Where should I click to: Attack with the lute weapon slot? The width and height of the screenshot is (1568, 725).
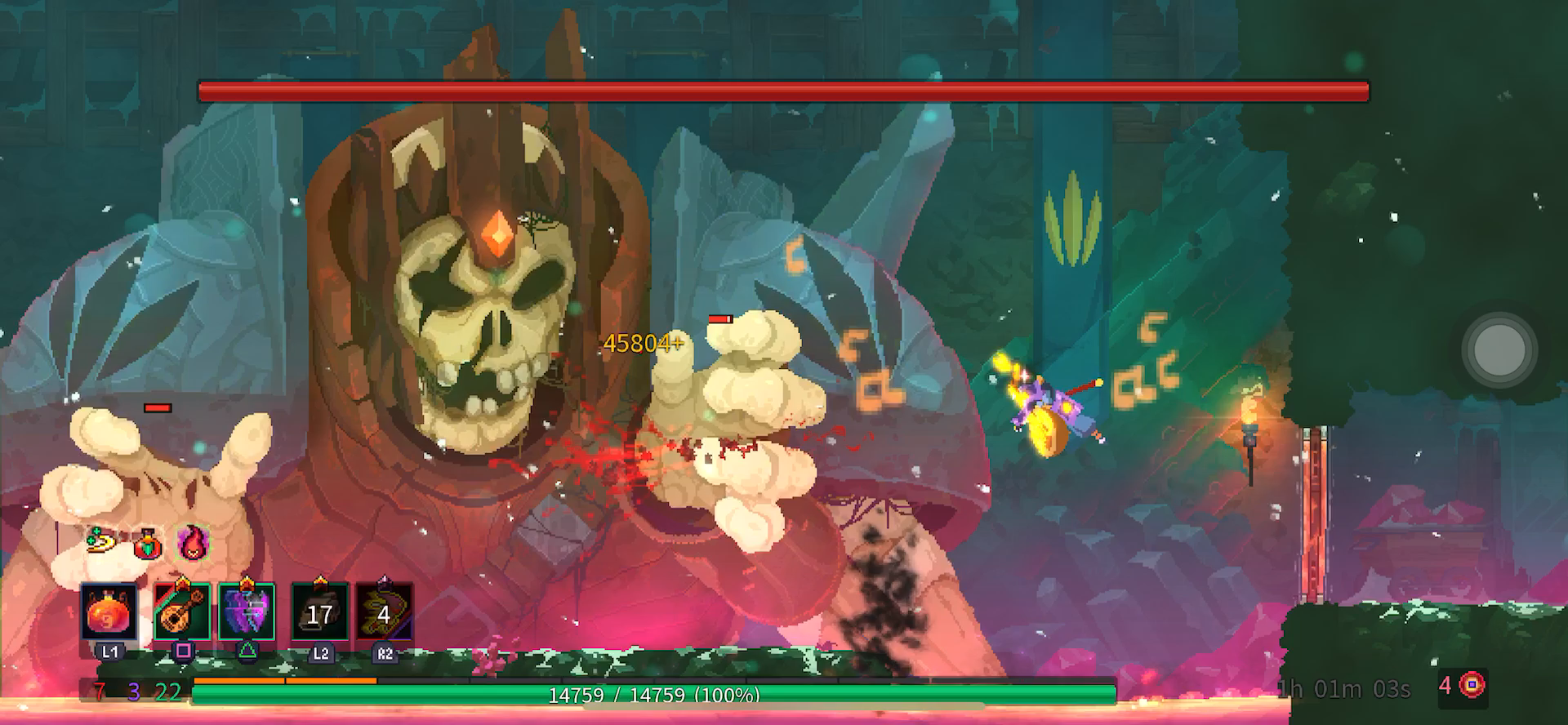(181, 612)
